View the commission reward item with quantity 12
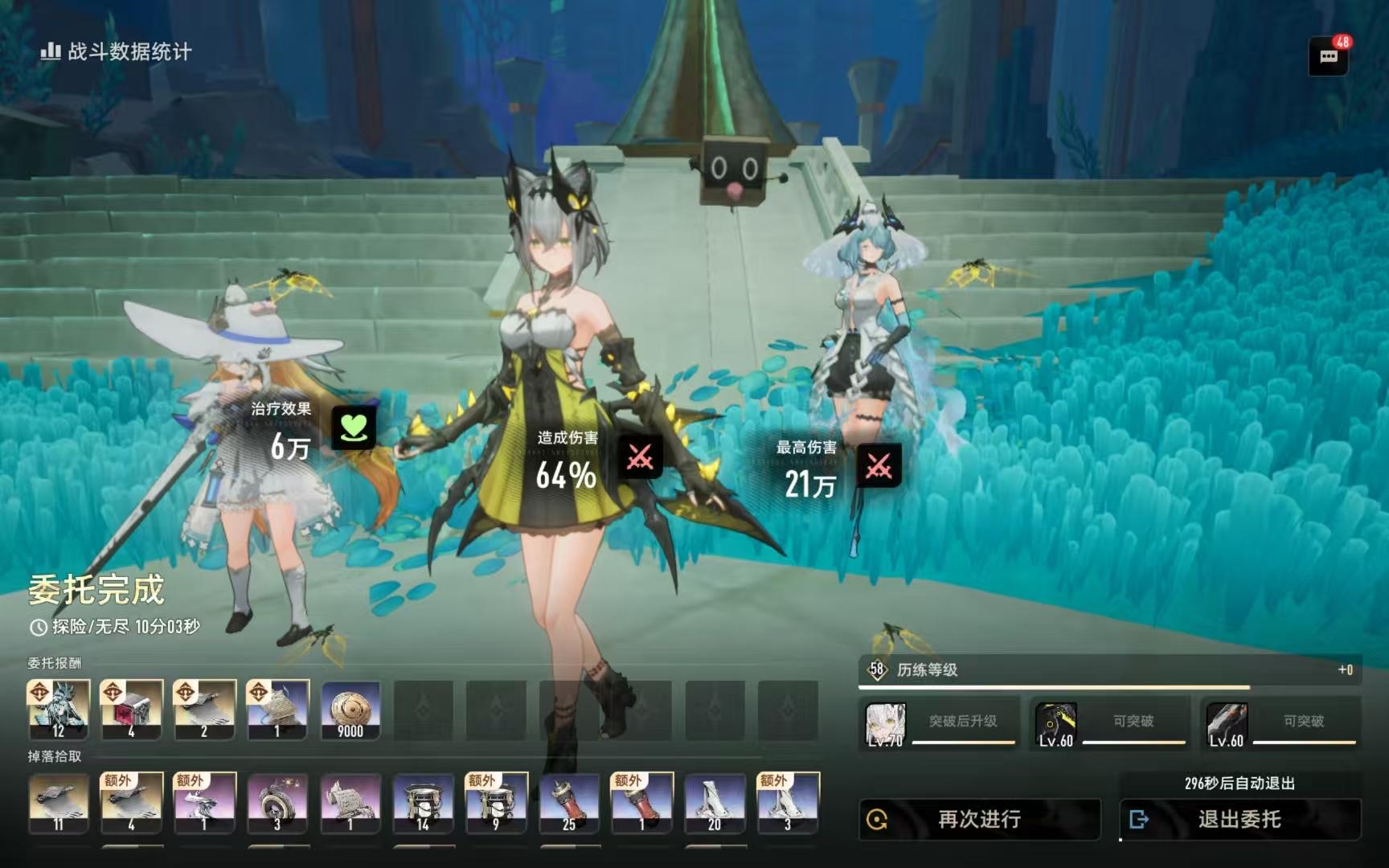 (59, 710)
